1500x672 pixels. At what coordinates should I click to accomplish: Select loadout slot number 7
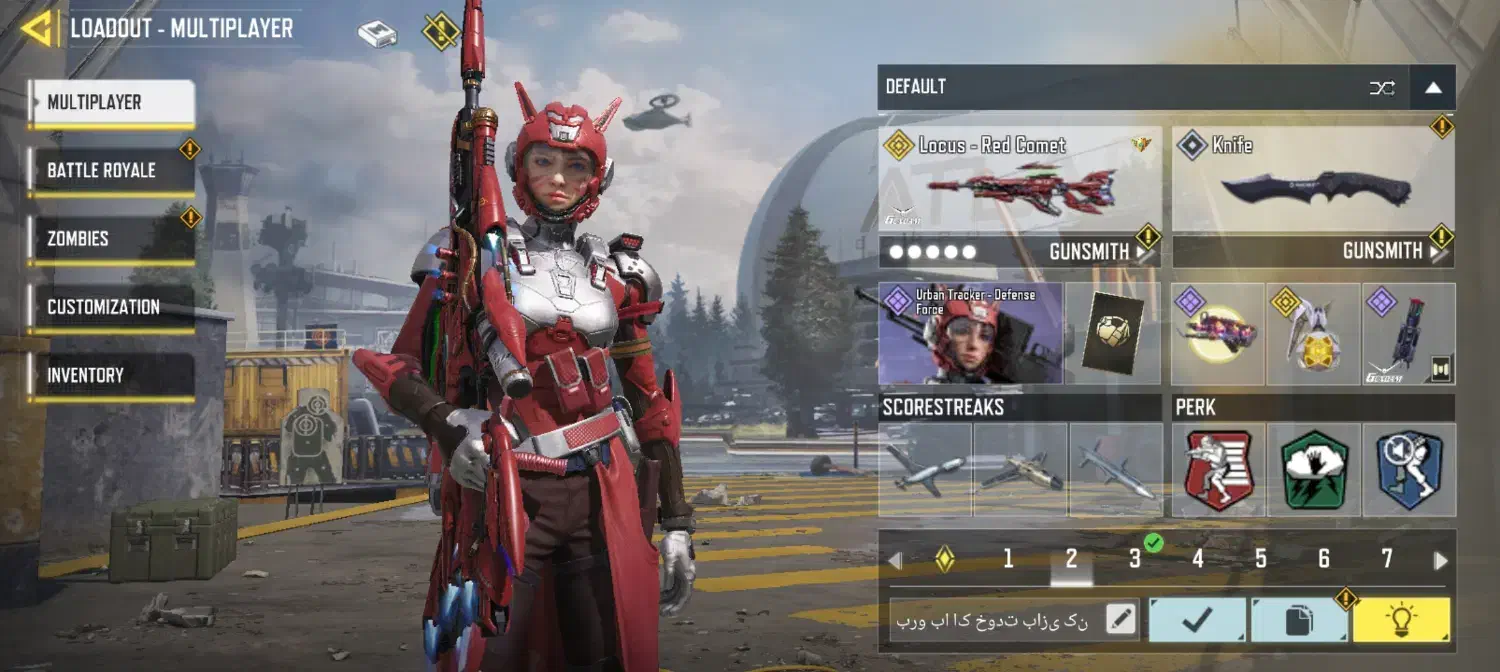[x=1387, y=559]
